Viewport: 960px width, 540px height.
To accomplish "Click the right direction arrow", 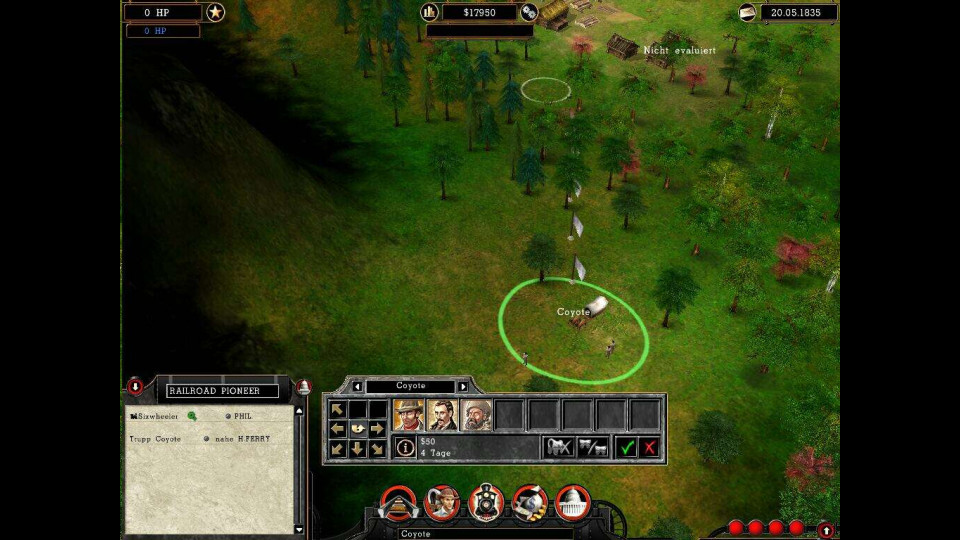I will (x=377, y=429).
